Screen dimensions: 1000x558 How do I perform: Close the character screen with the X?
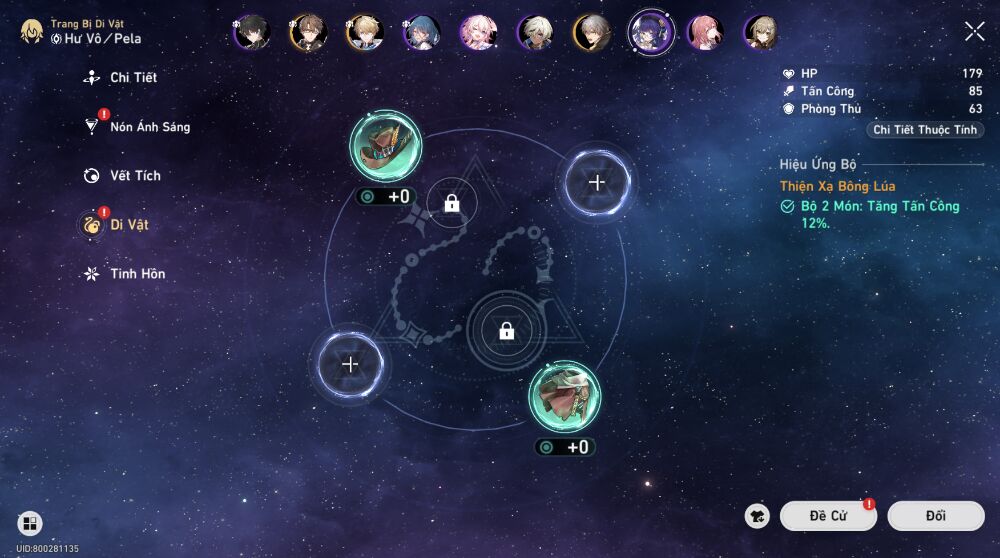[974, 32]
